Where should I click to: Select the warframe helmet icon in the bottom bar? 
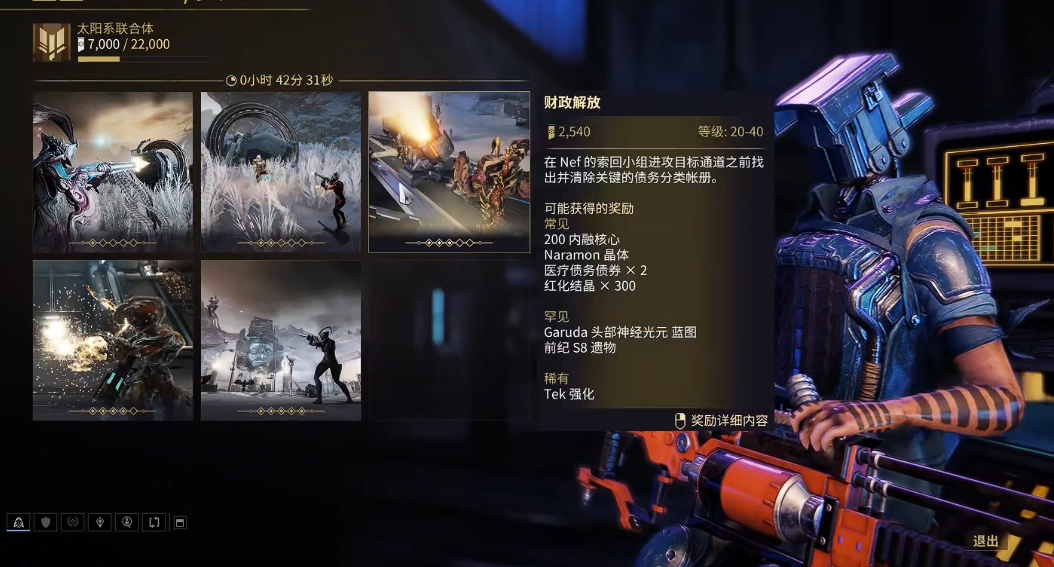18,522
